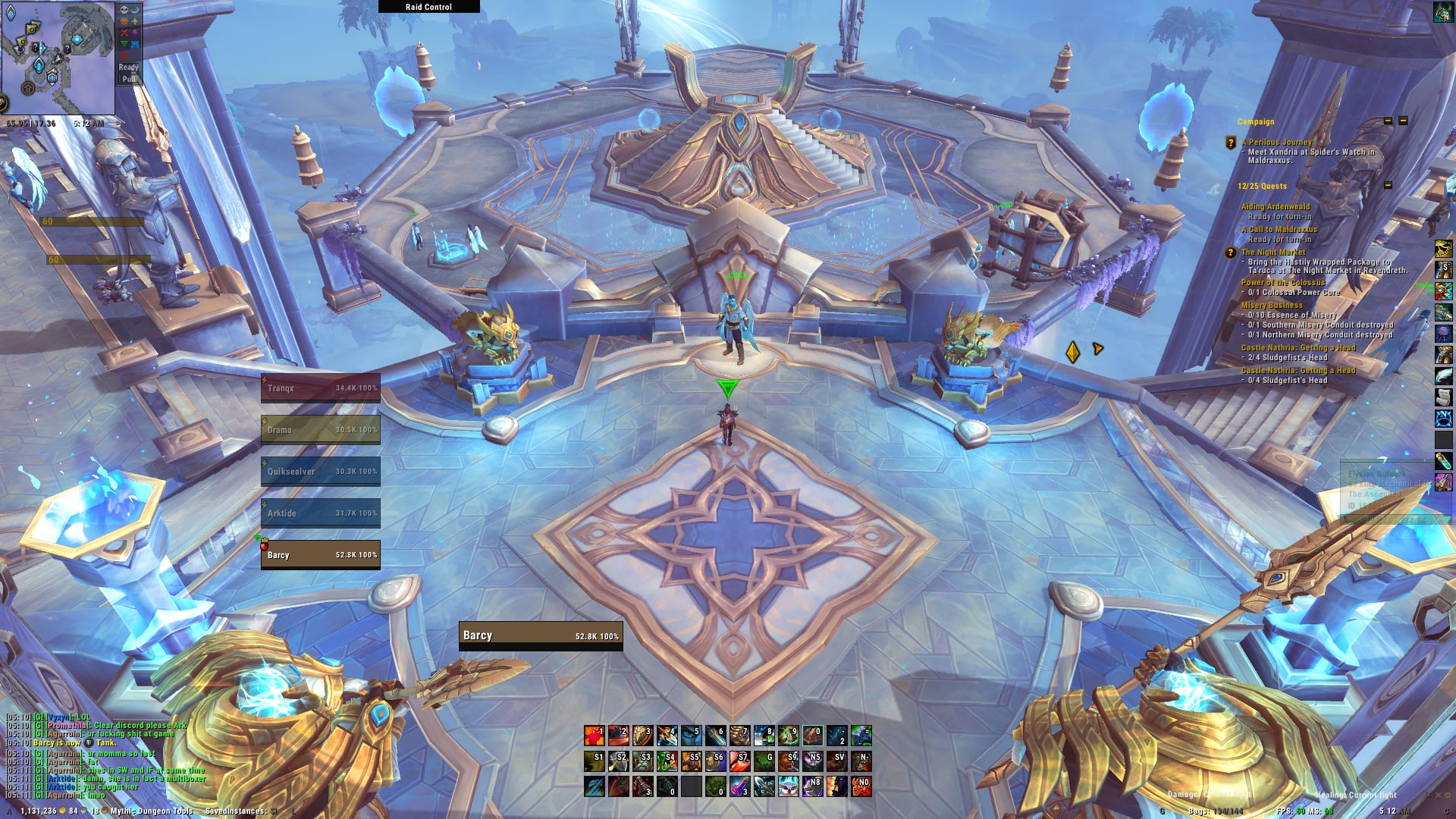
Task: Collapse the 12/25 Quests tracker section
Action: (1388, 186)
